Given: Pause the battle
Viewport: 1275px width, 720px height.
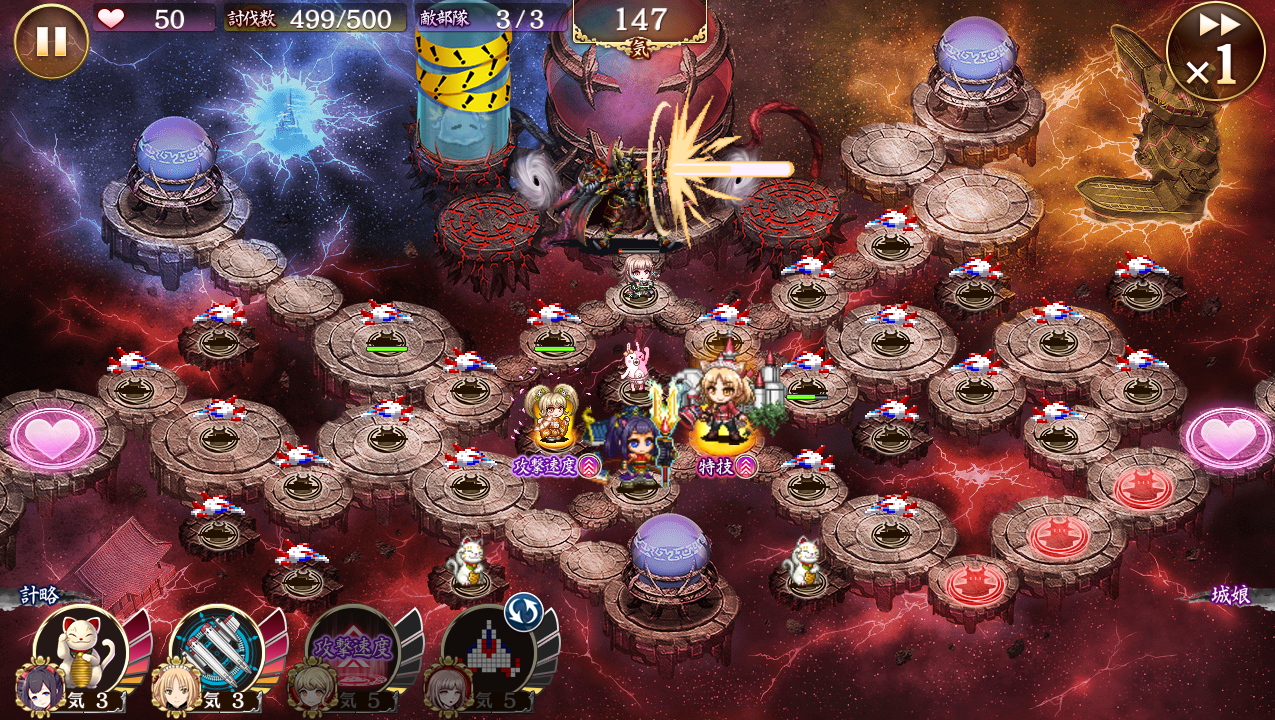Looking at the screenshot, I should [x=51, y=41].
